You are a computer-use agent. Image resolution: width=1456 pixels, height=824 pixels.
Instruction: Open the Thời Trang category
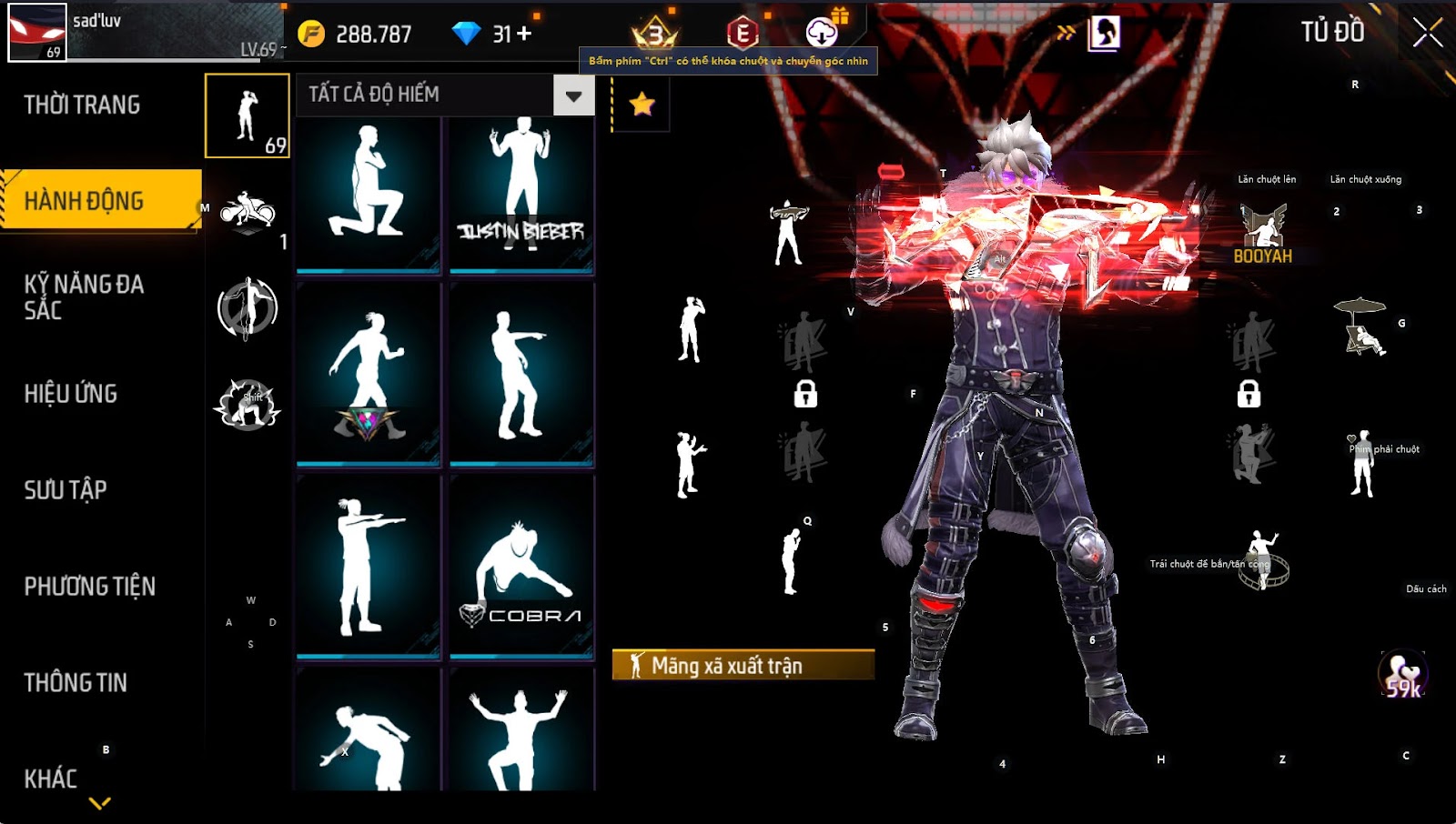pyautogui.click(x=82, y=106)
